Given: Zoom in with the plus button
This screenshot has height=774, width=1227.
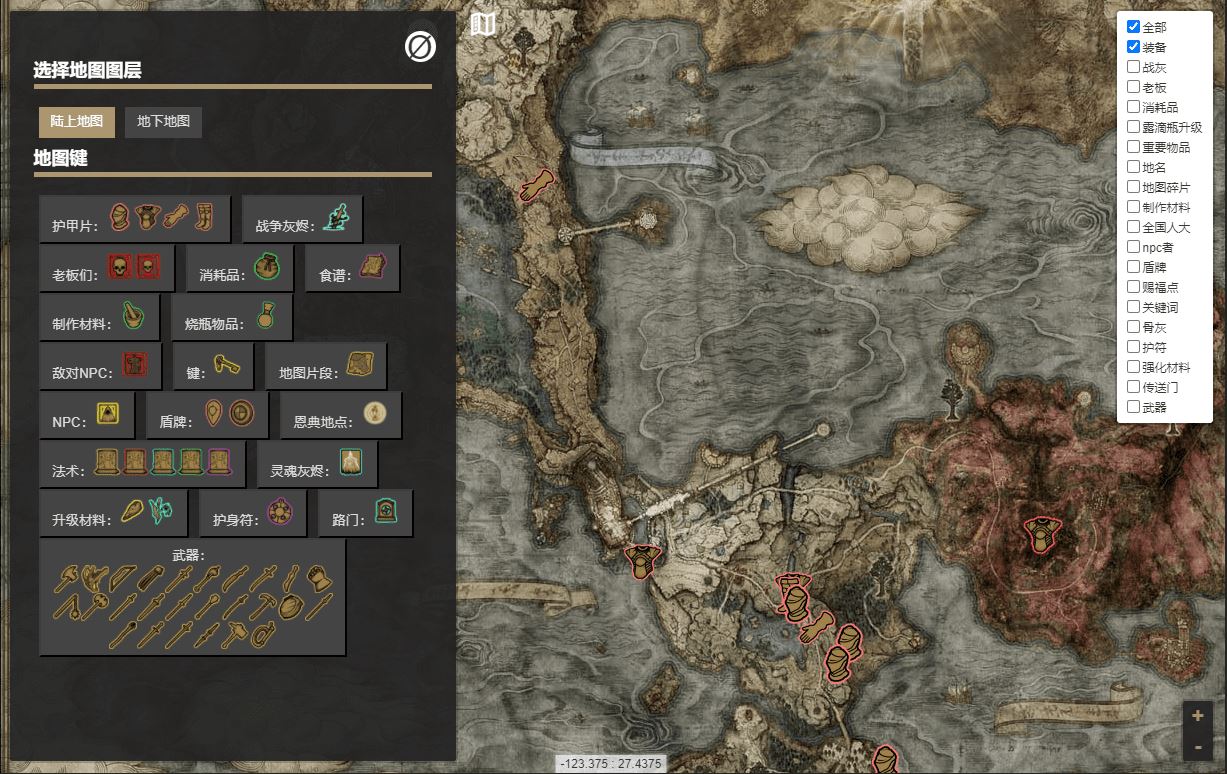Looking at the screenshot, I should coord(1198,716).
